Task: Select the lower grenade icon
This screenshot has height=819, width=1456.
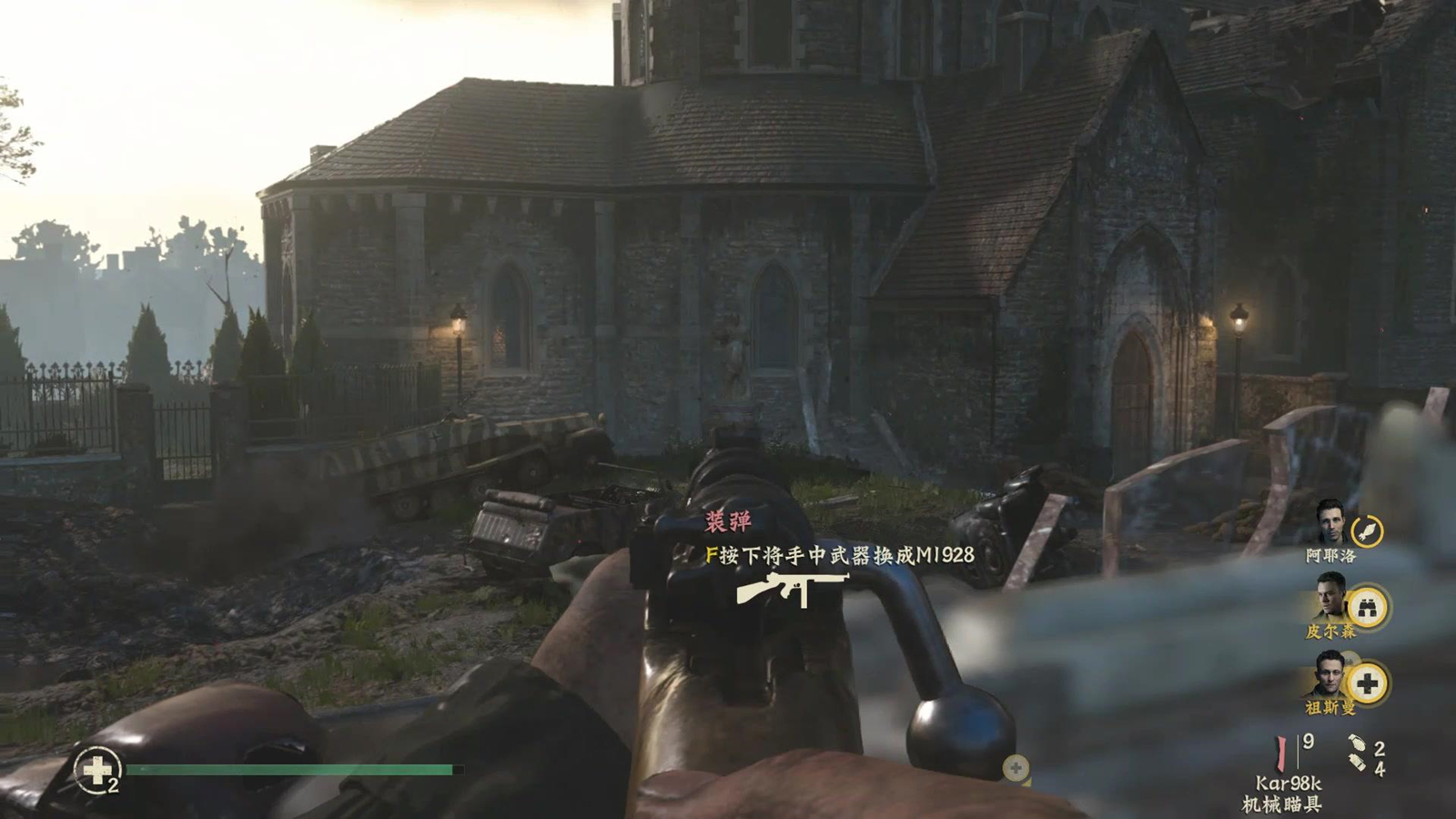Action: tap(1358, 763)
